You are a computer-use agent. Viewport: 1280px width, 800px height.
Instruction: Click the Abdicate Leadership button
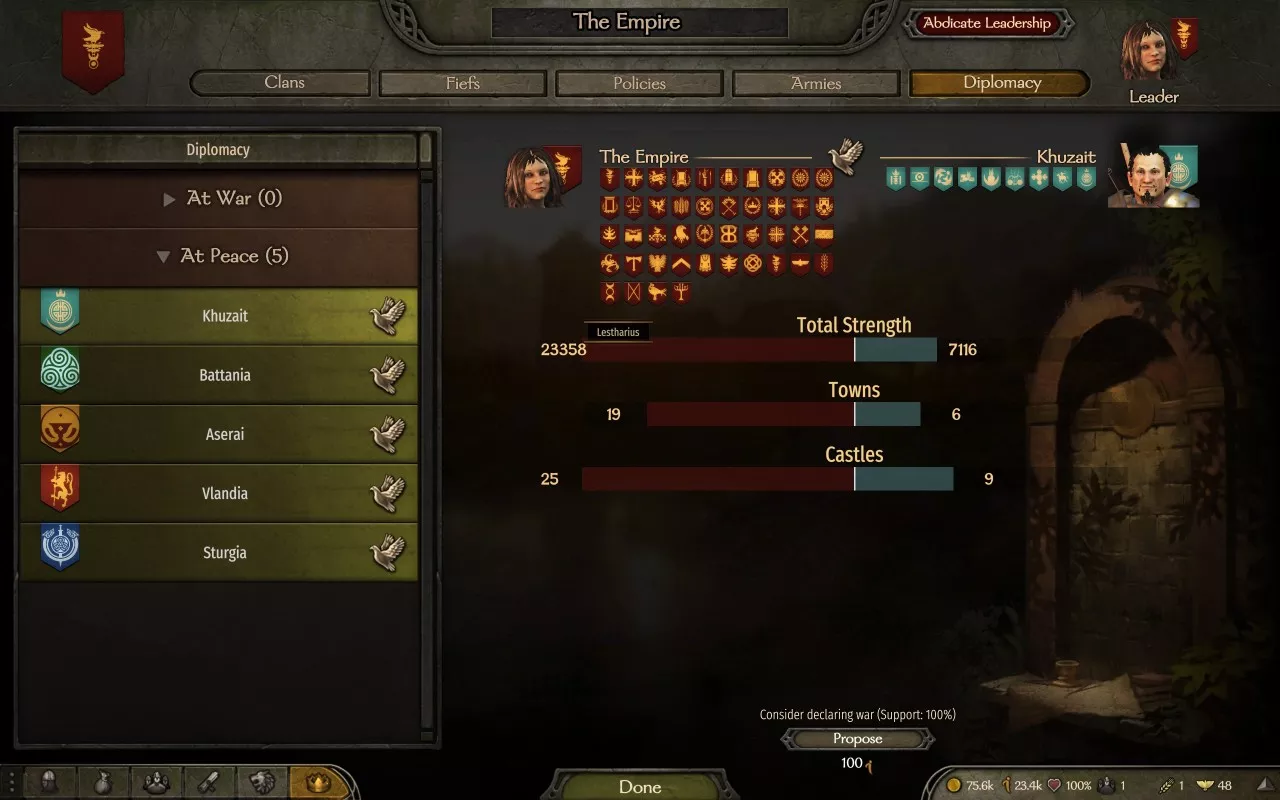(x=987, y=23)
